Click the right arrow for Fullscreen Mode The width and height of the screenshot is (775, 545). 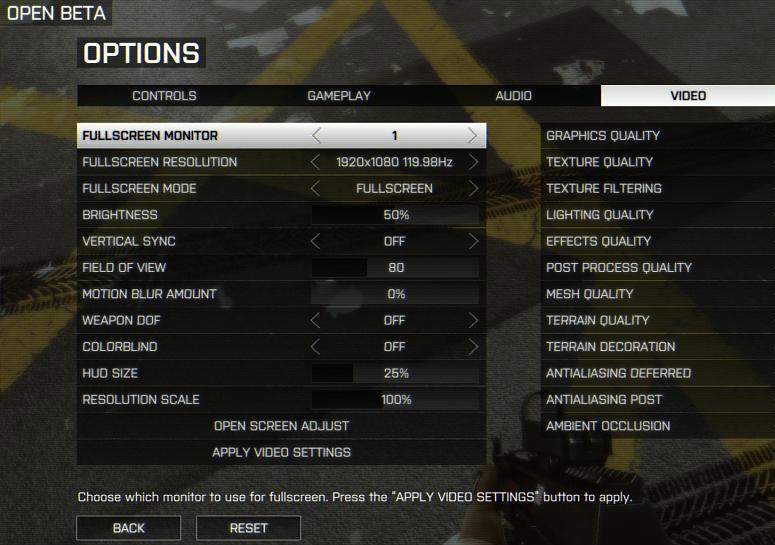point(473,188)
